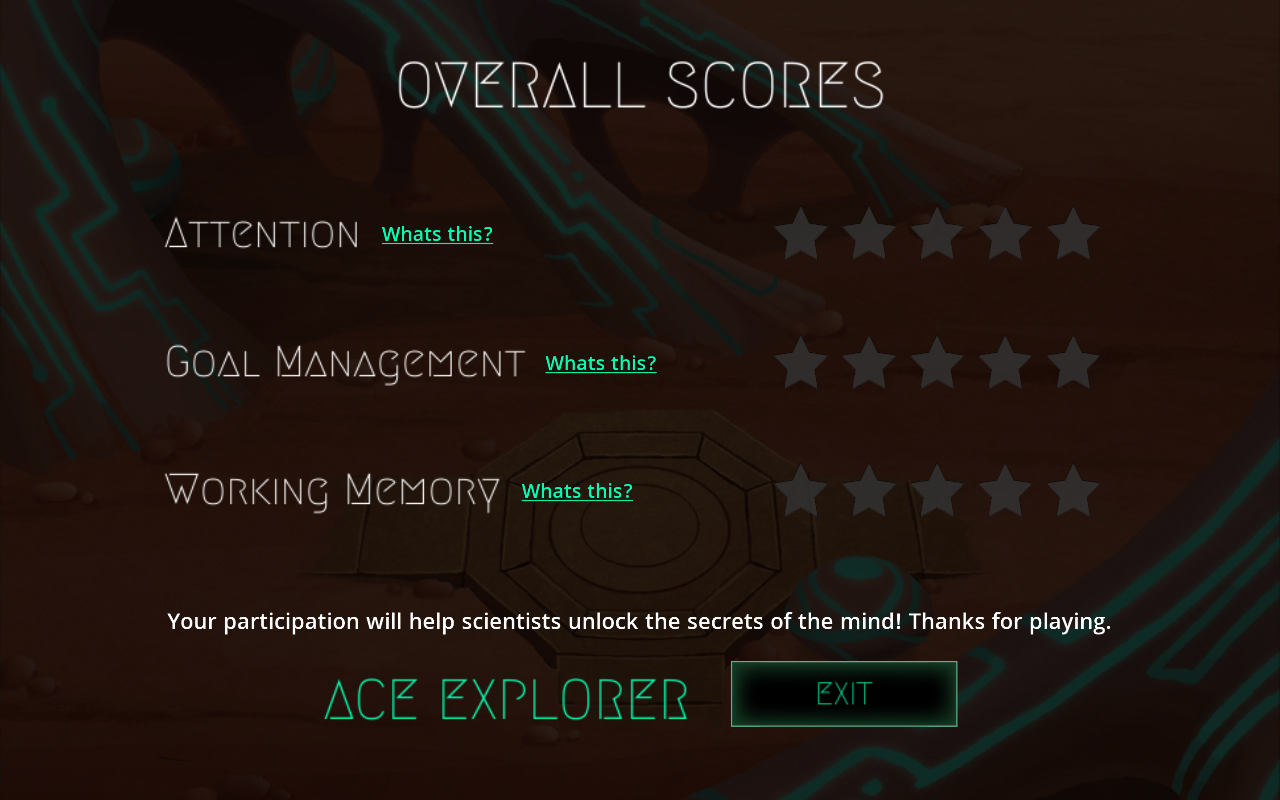The width and height of the screenshot is (1280, 800).
Task: Select the second Working Memory star
Action: pos(869,490)
